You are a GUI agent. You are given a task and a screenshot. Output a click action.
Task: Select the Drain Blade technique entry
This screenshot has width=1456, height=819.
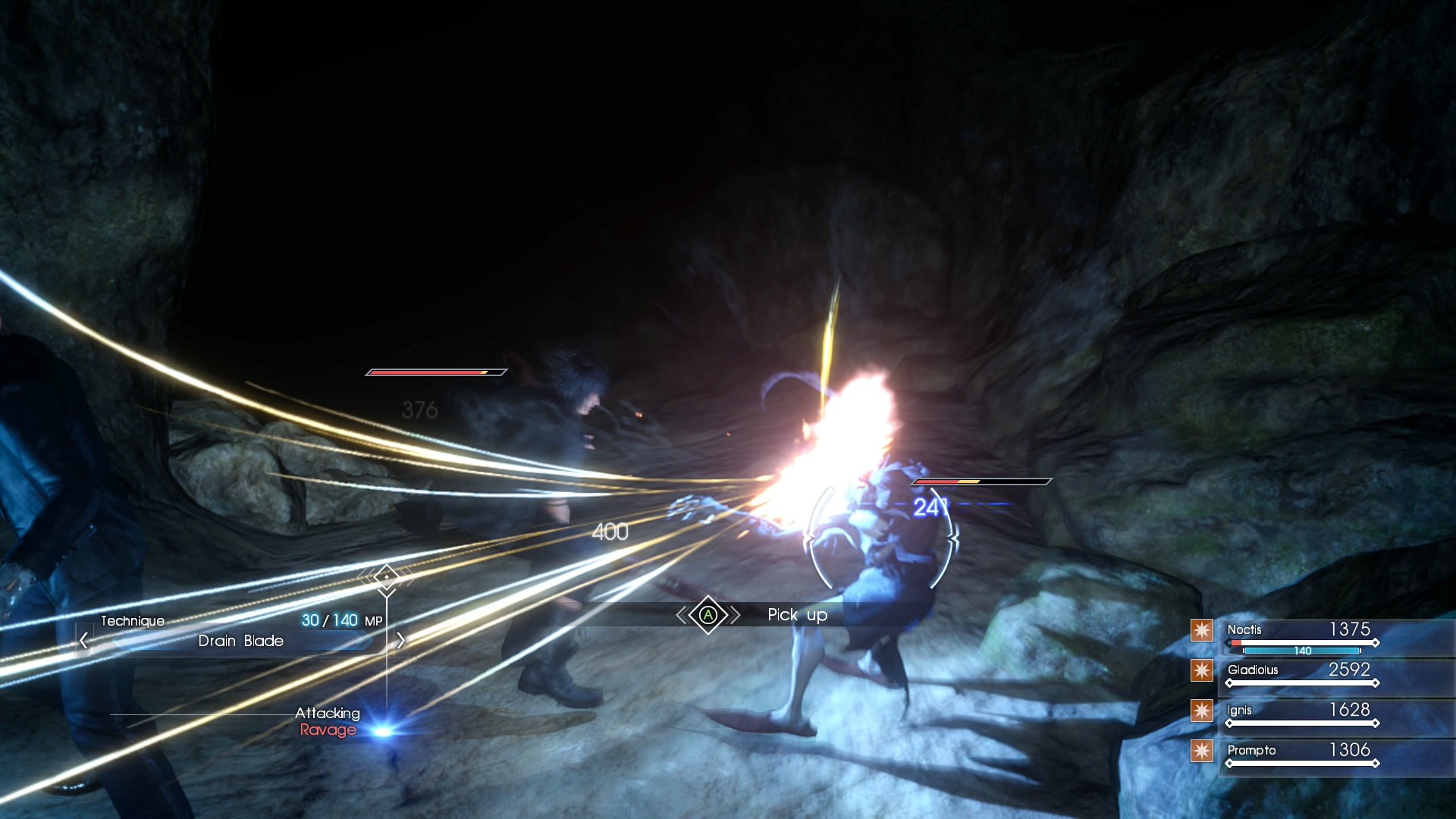pyautogui.click(x=240, y=641)
